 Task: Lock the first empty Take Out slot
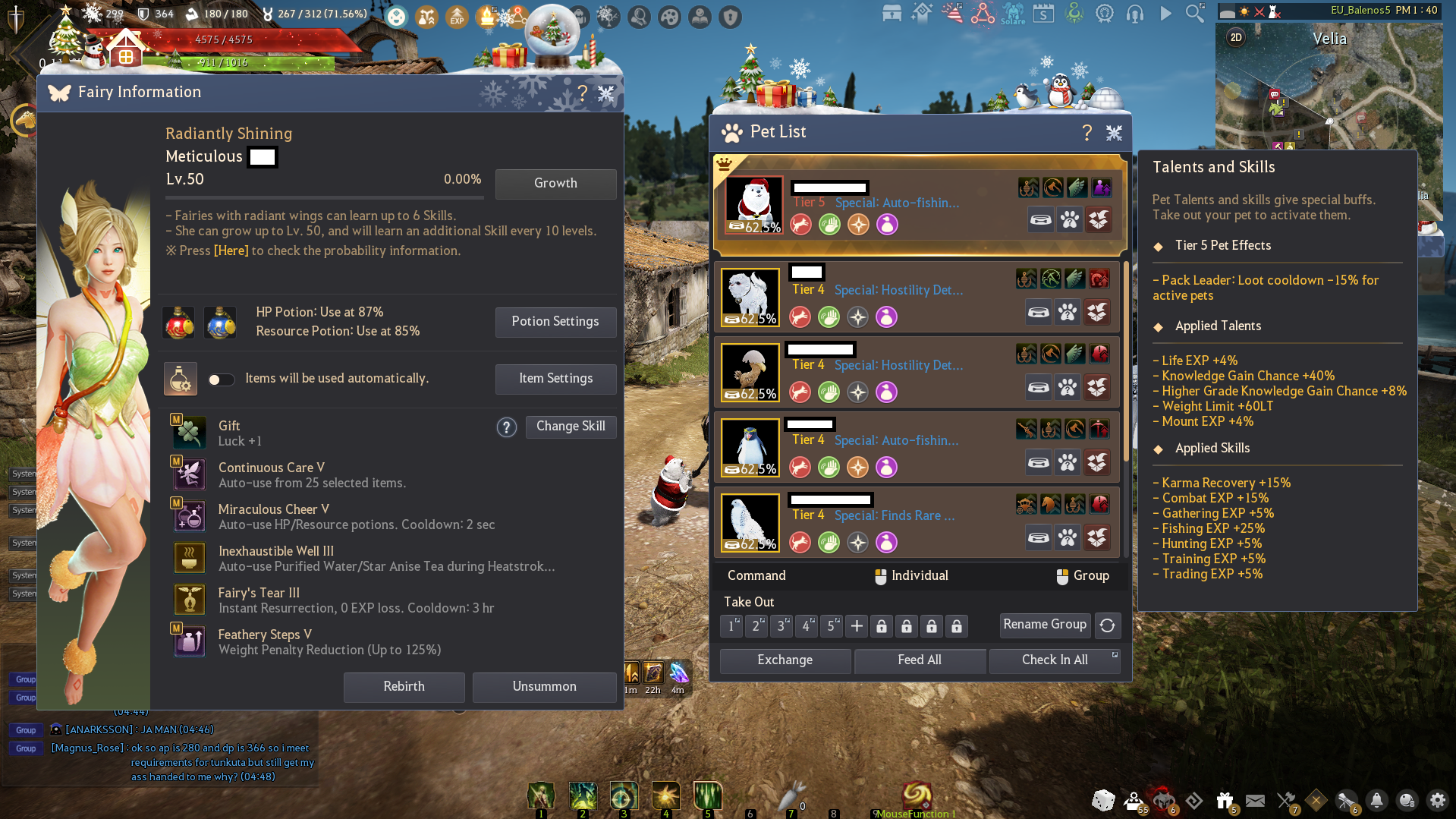pos(882,626)
